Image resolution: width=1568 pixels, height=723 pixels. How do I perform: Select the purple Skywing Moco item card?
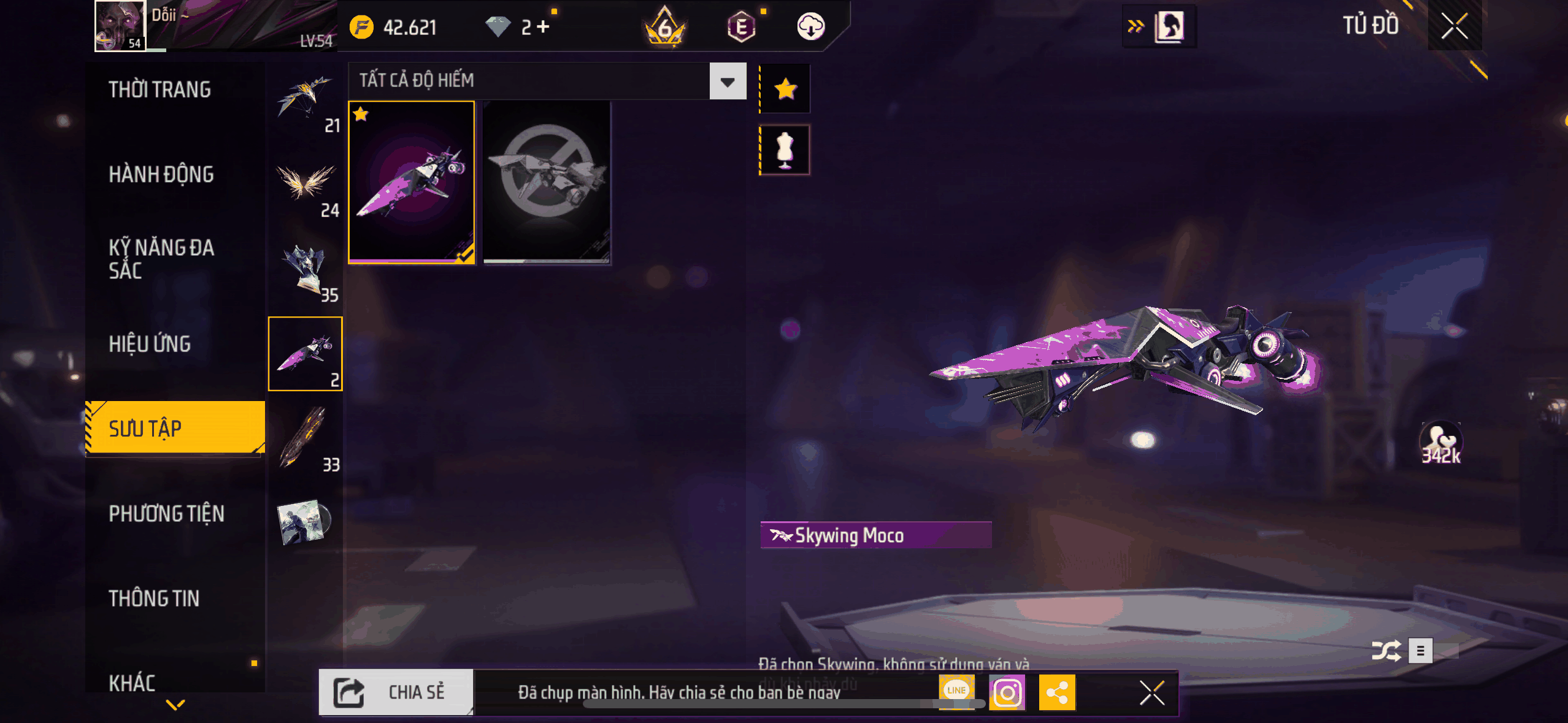pos(411,182)
